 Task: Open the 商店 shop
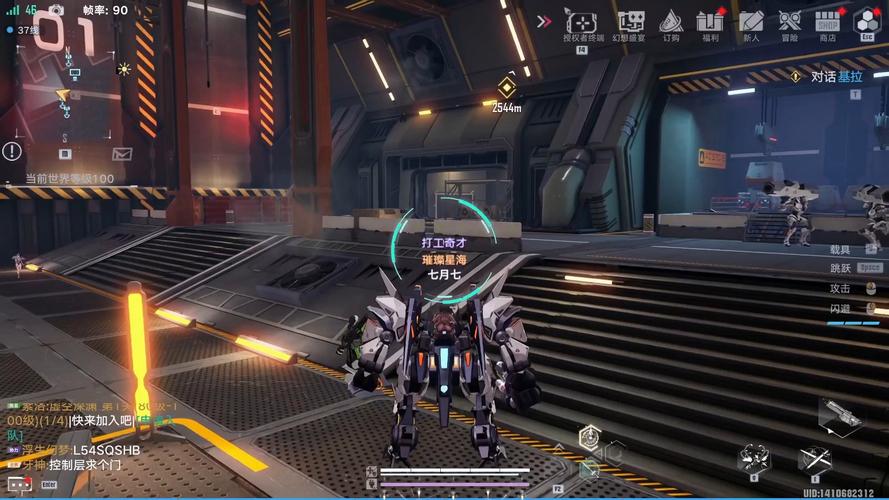coord(827,22)
